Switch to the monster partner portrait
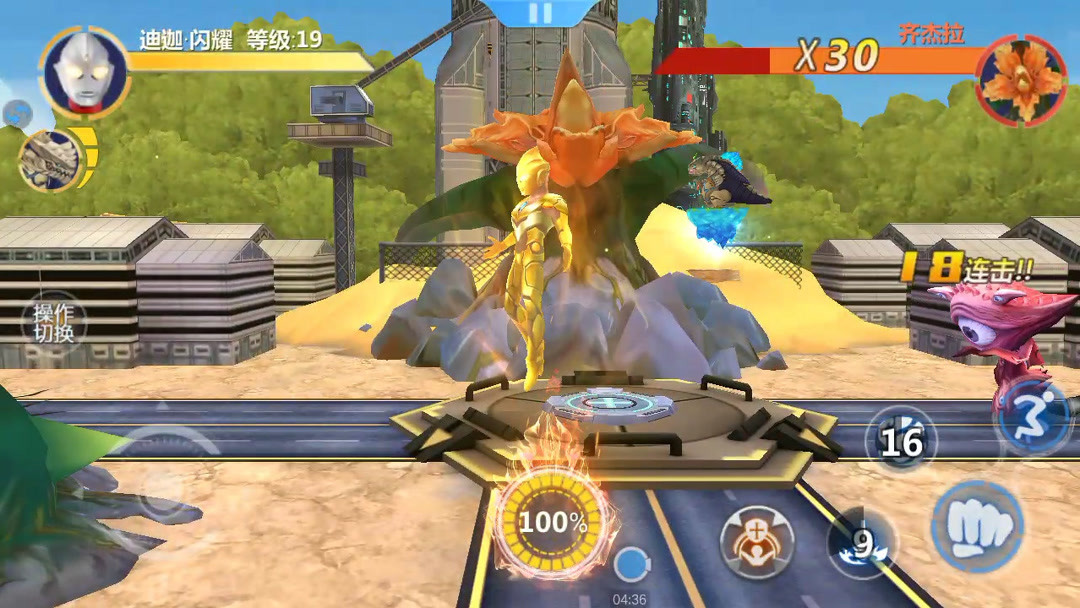 click(x=50, y=160)
